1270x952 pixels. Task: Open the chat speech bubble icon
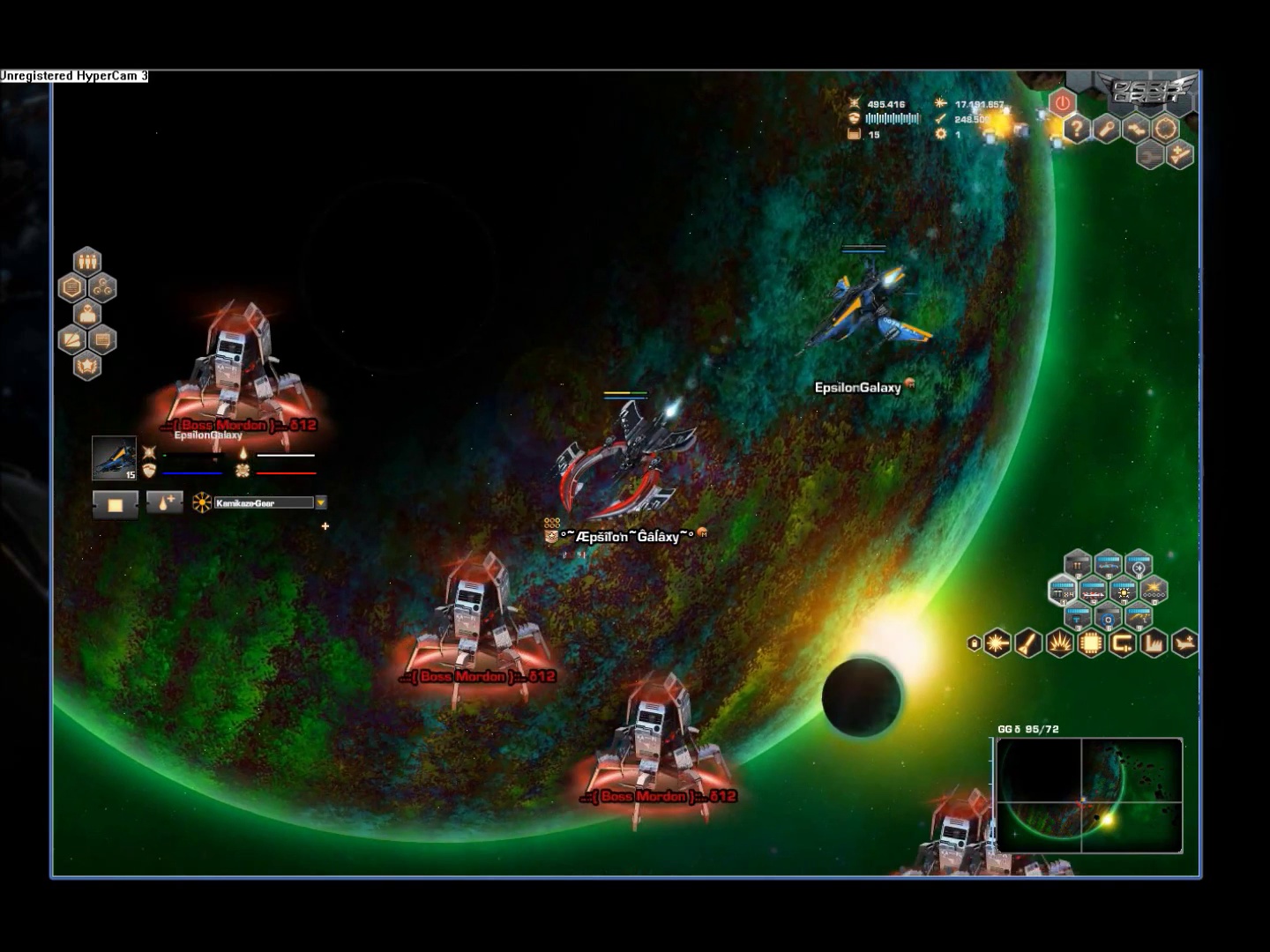tap(102, 339)
